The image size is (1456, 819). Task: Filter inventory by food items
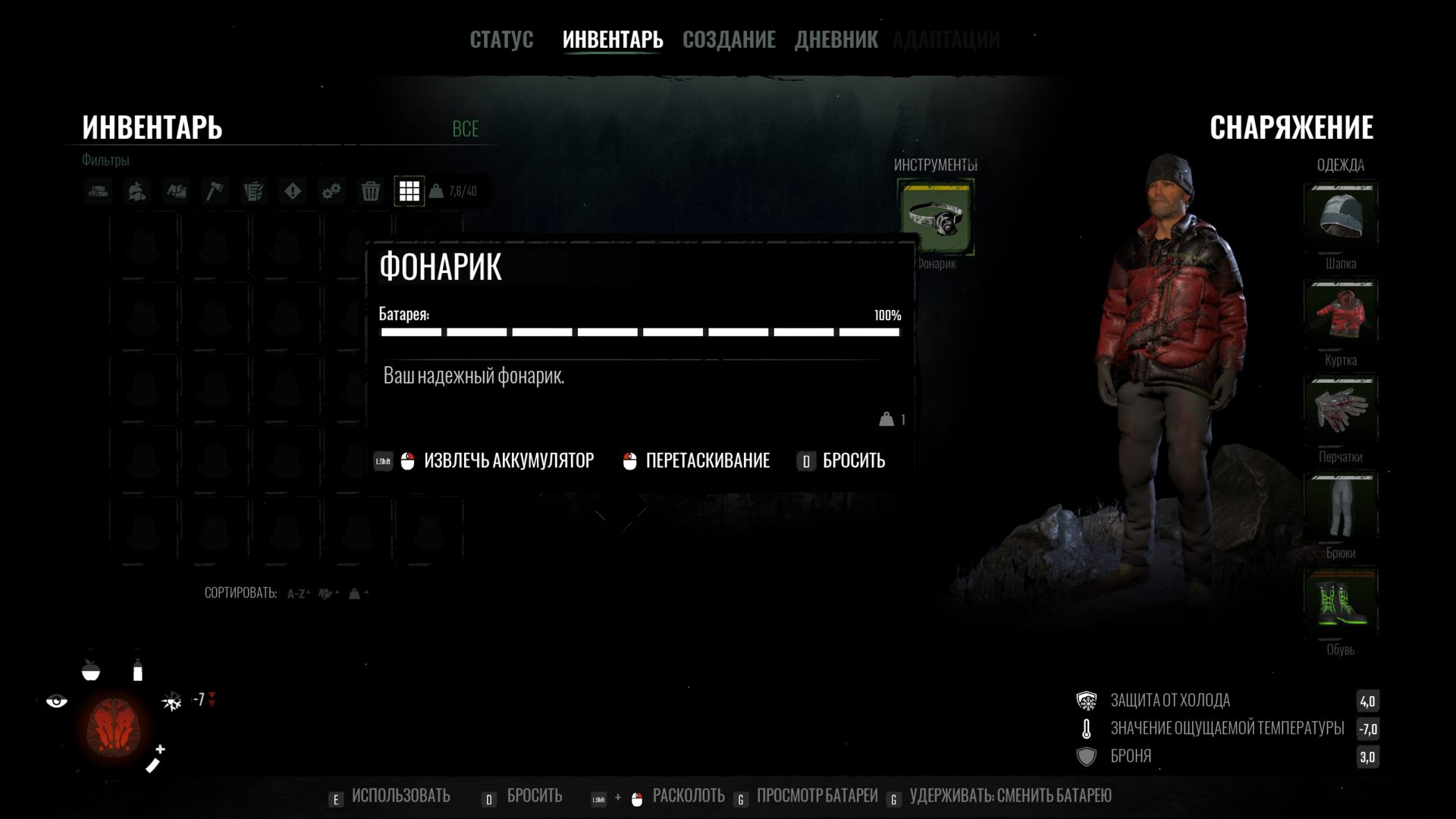coord(137,191)
